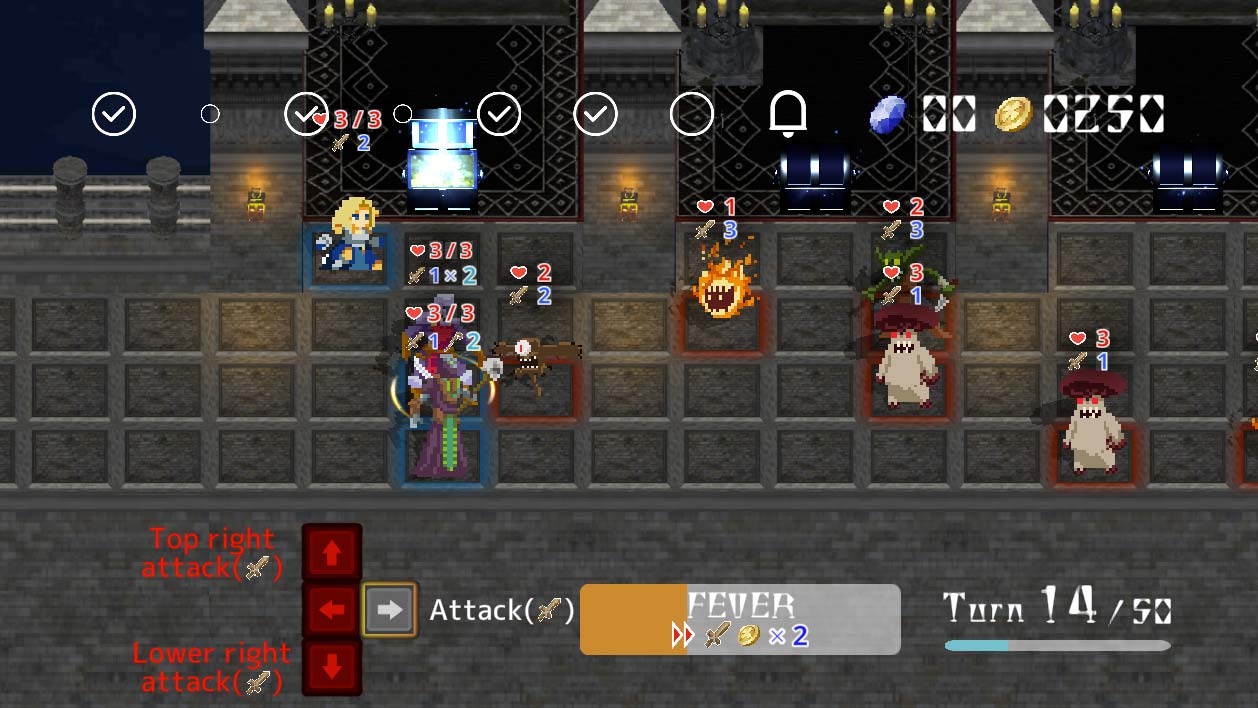Image resolution: width=1258 pixels, height=708 pixels.
Task: Select the large empty circle stage marker
Action: coord(691,114)
